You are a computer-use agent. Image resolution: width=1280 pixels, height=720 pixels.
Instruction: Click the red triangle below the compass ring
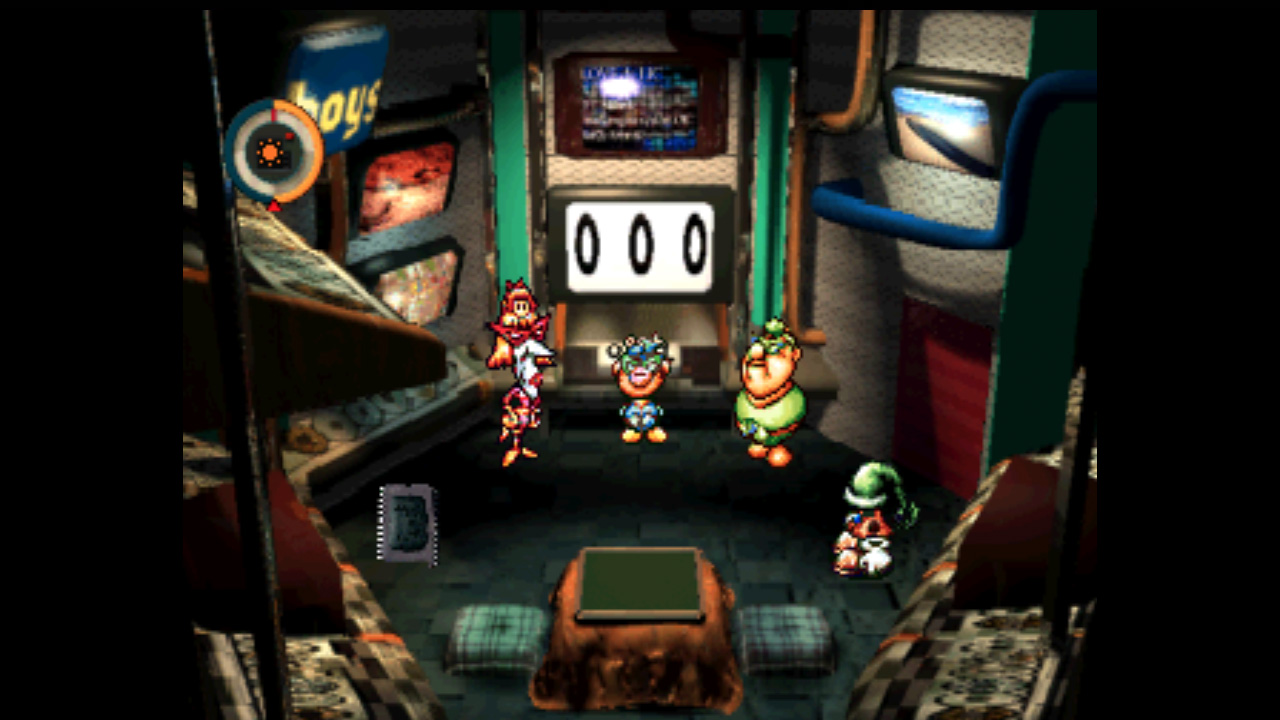pos(275,206)
